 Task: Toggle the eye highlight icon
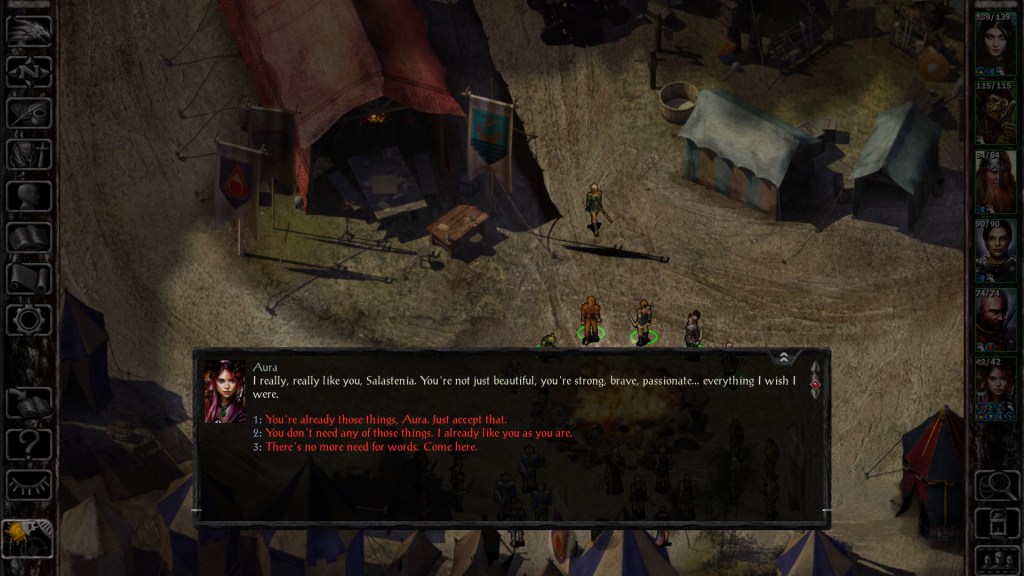point(29,485)
